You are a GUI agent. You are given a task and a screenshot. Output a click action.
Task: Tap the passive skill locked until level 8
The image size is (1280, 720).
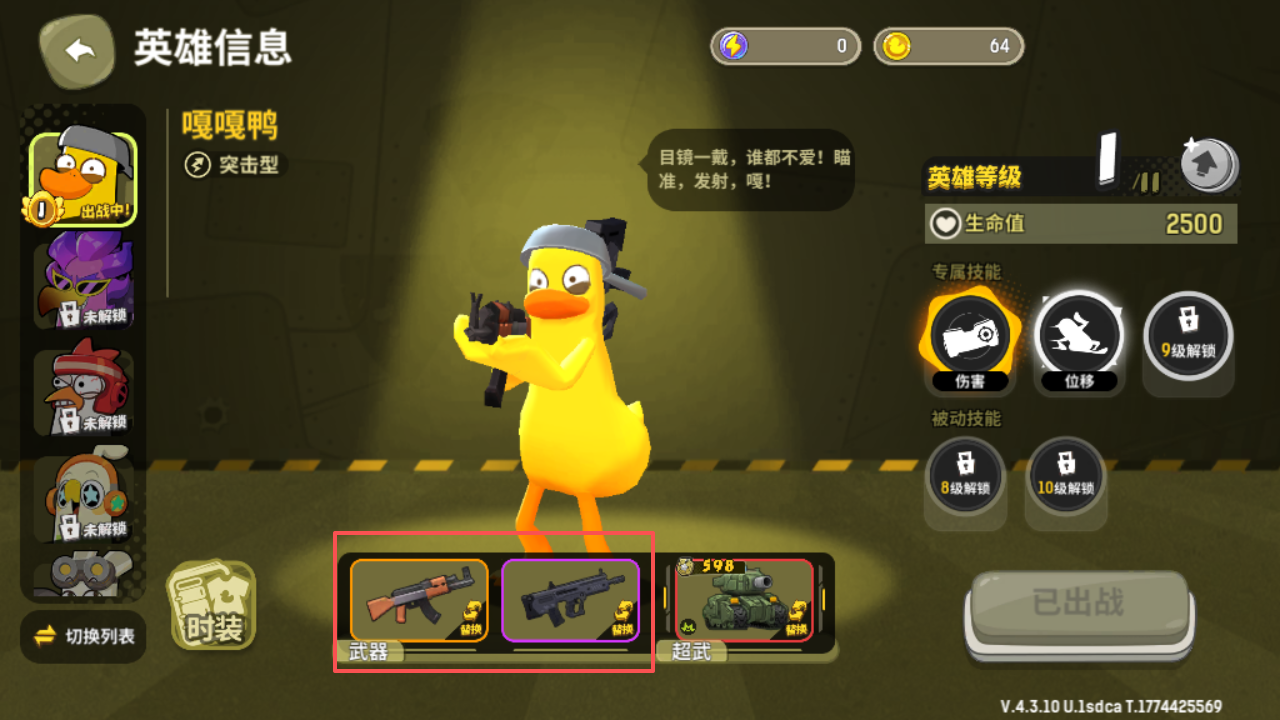pyautogui.click(x=965, y=474)
